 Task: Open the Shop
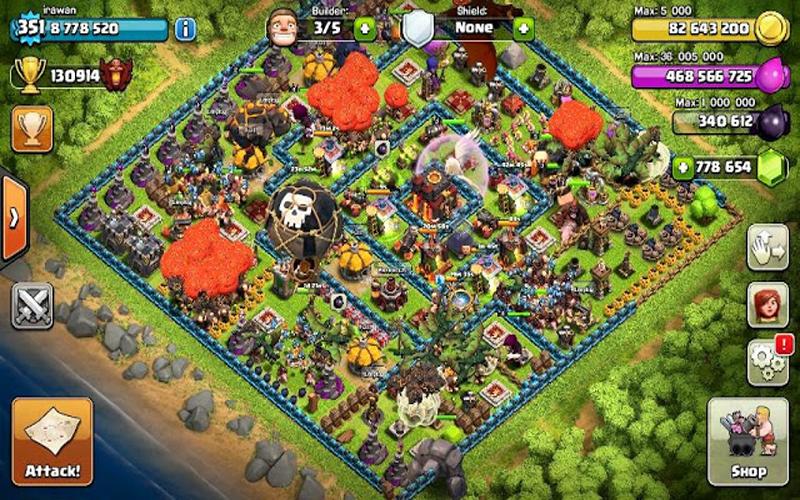pos(747,441)
